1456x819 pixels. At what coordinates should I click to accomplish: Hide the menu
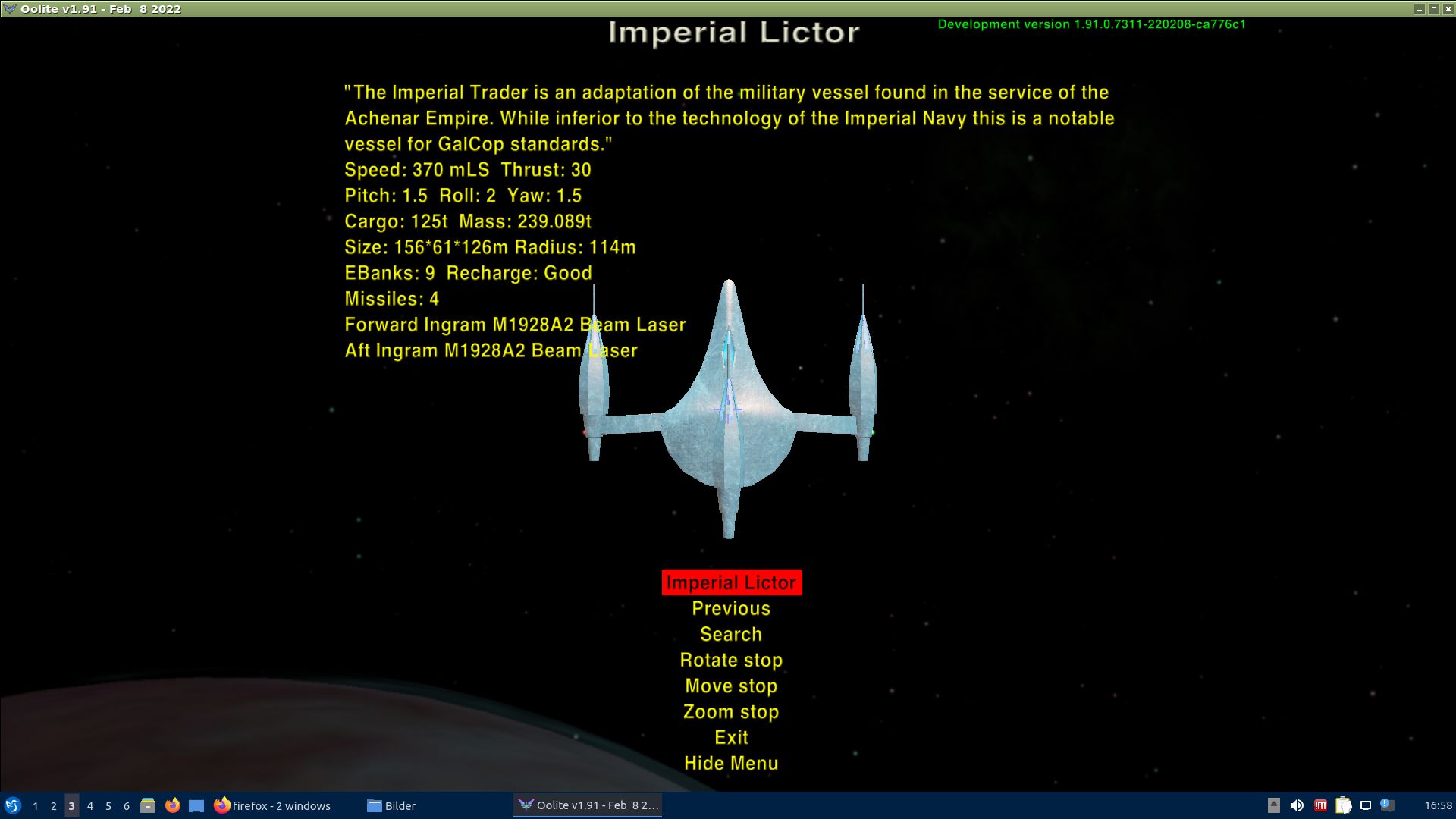coord(731,763)
